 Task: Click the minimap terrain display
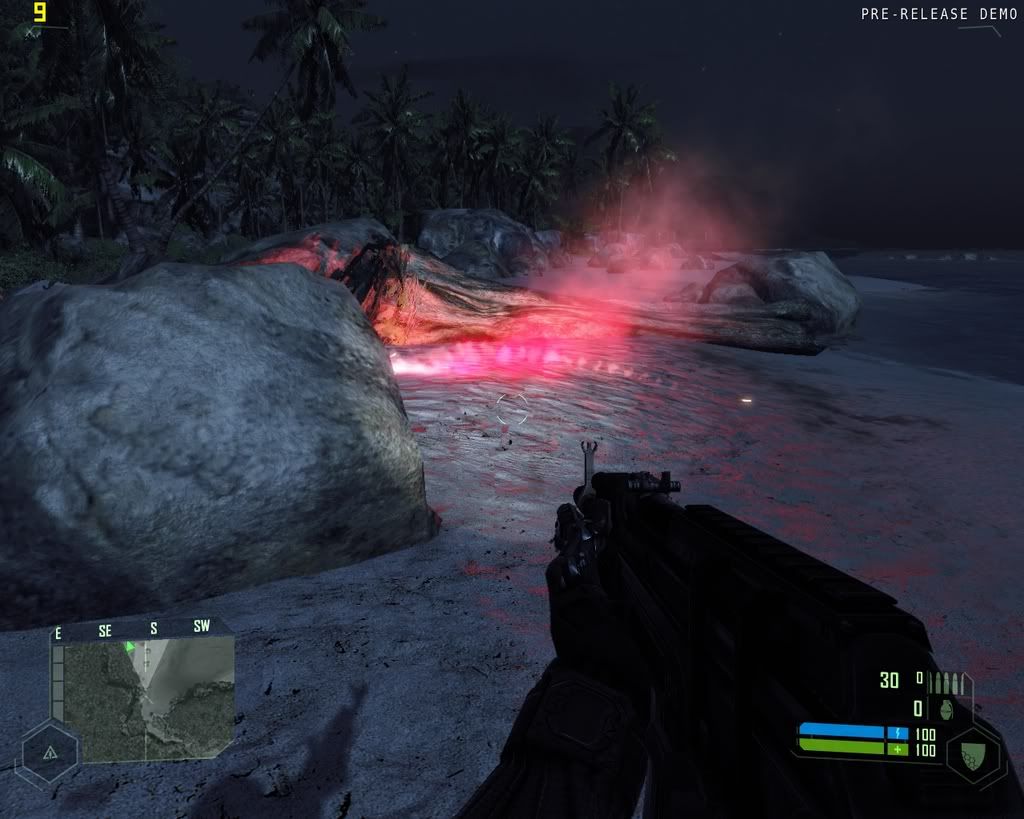click(148, 699)
